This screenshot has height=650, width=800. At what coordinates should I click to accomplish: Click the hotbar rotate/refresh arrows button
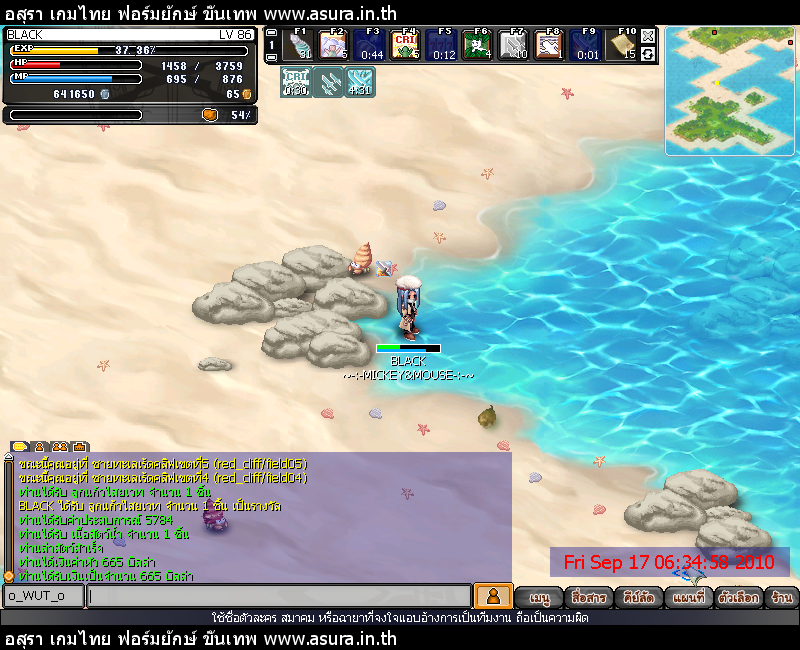click(x=648, y=53)
